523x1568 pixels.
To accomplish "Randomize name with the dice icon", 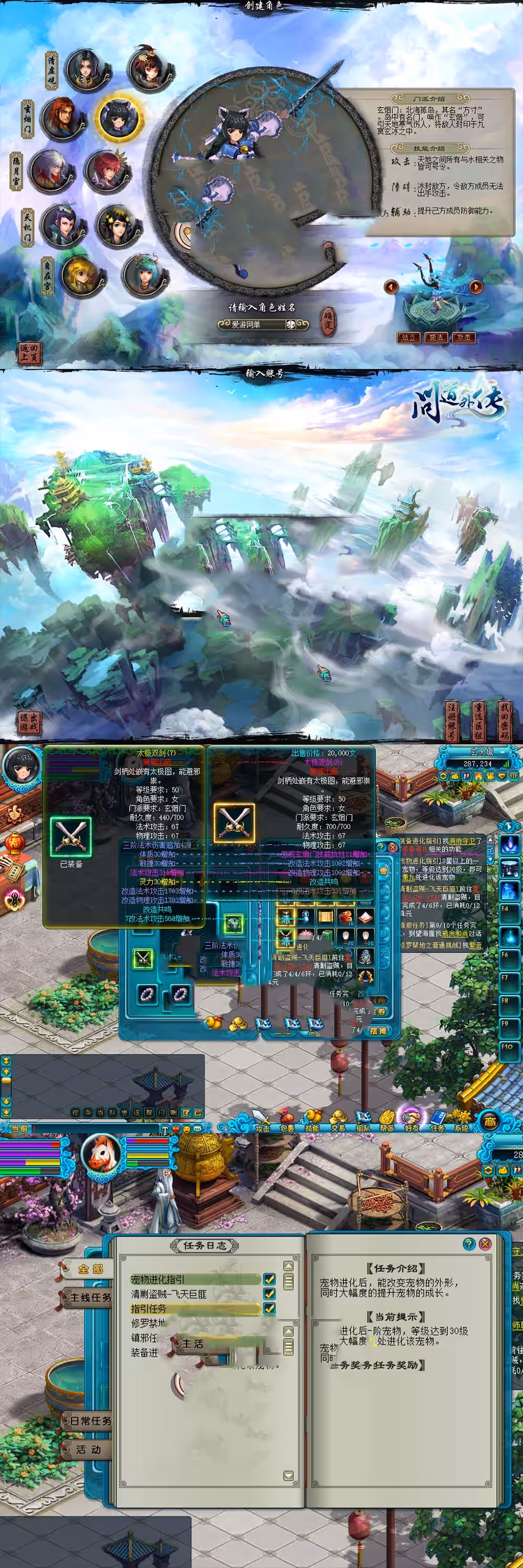I will 291,325.
